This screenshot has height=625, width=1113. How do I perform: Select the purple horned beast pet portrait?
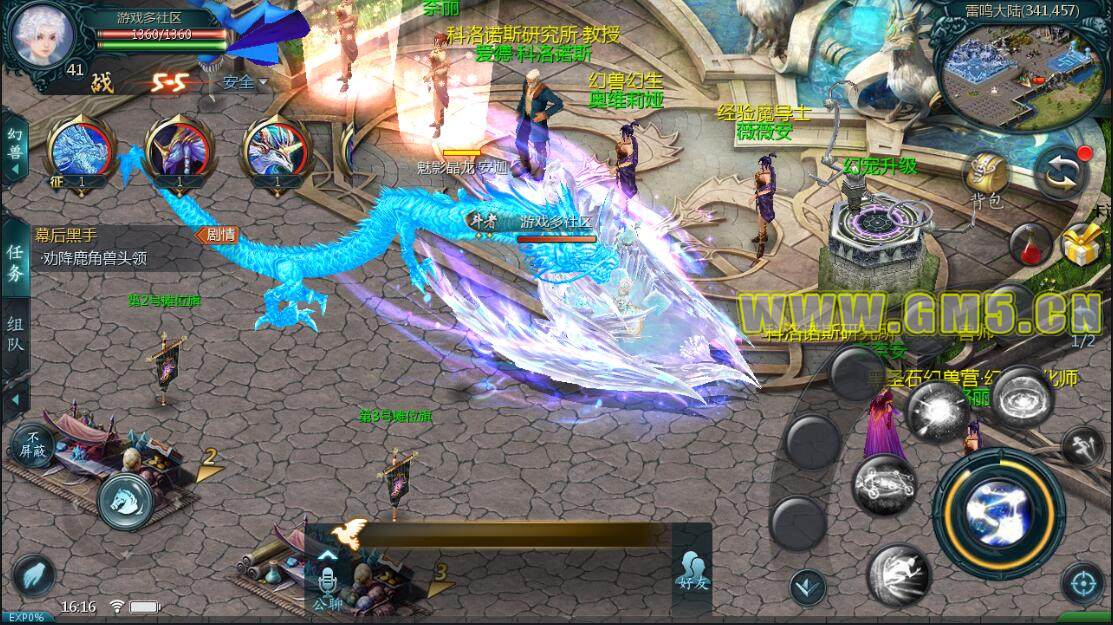pos(178,152)
